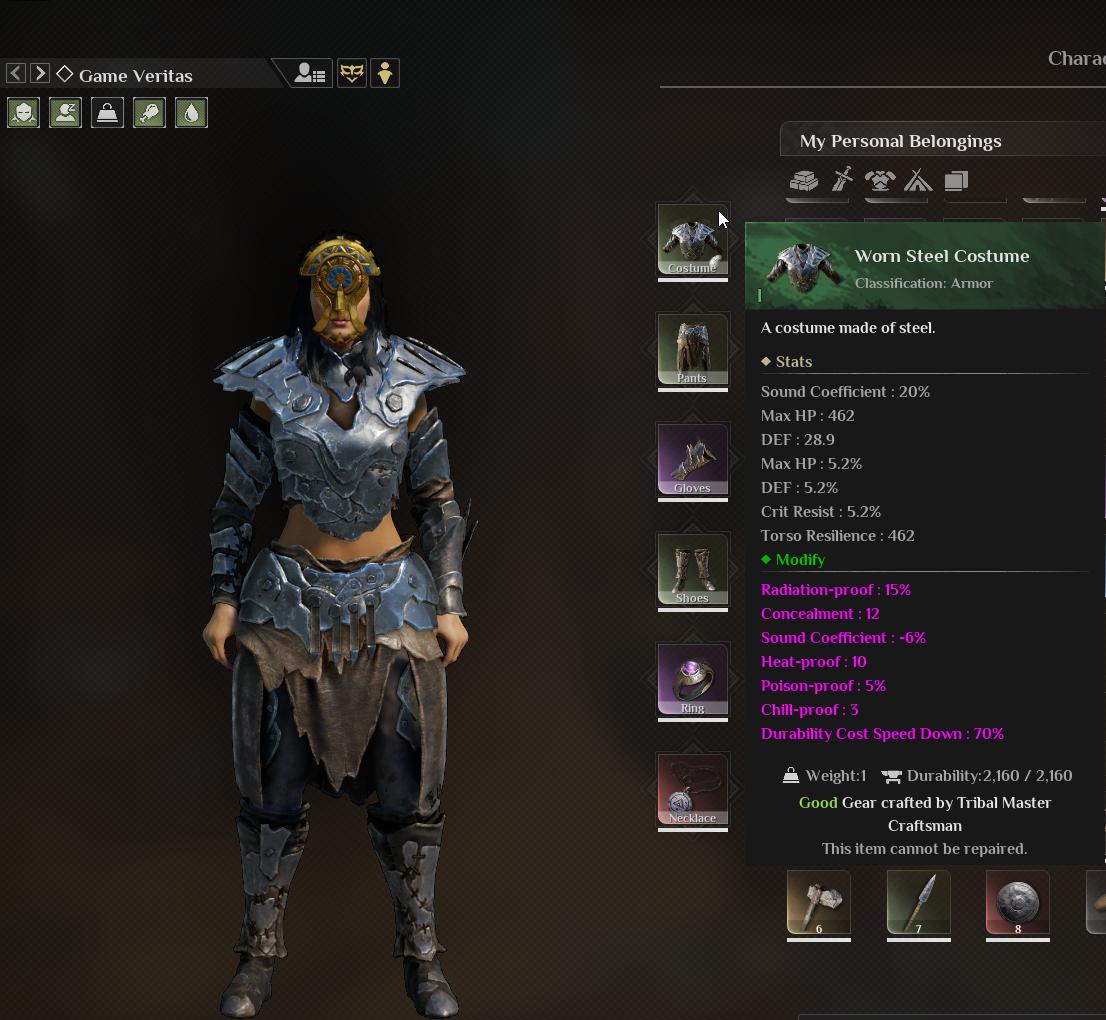Viewport: 1106px width, 1020px height.
Task: Click the weight status icon
Action: pos(107,112)
